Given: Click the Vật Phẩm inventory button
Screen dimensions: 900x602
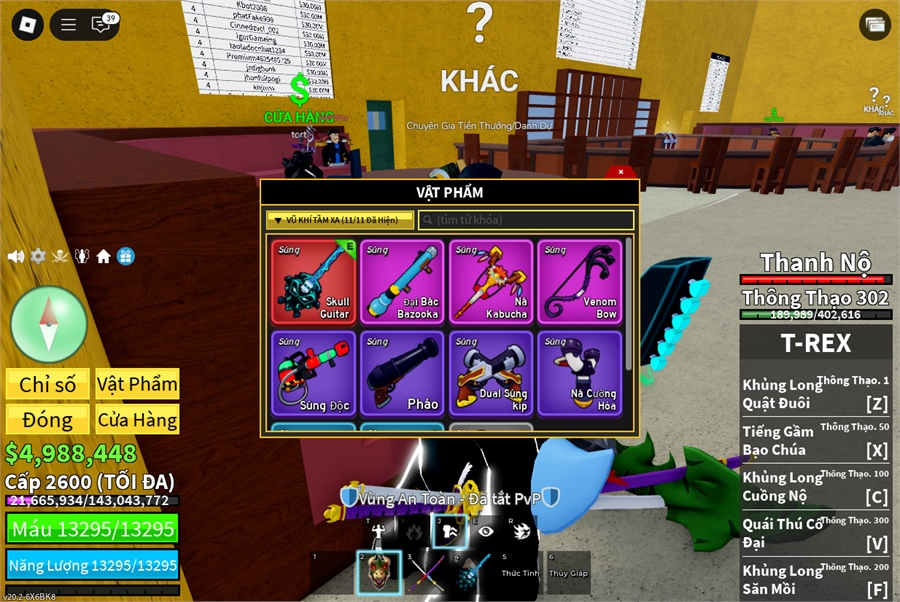Looking at the screenshot, I should (x=137, y=385).
